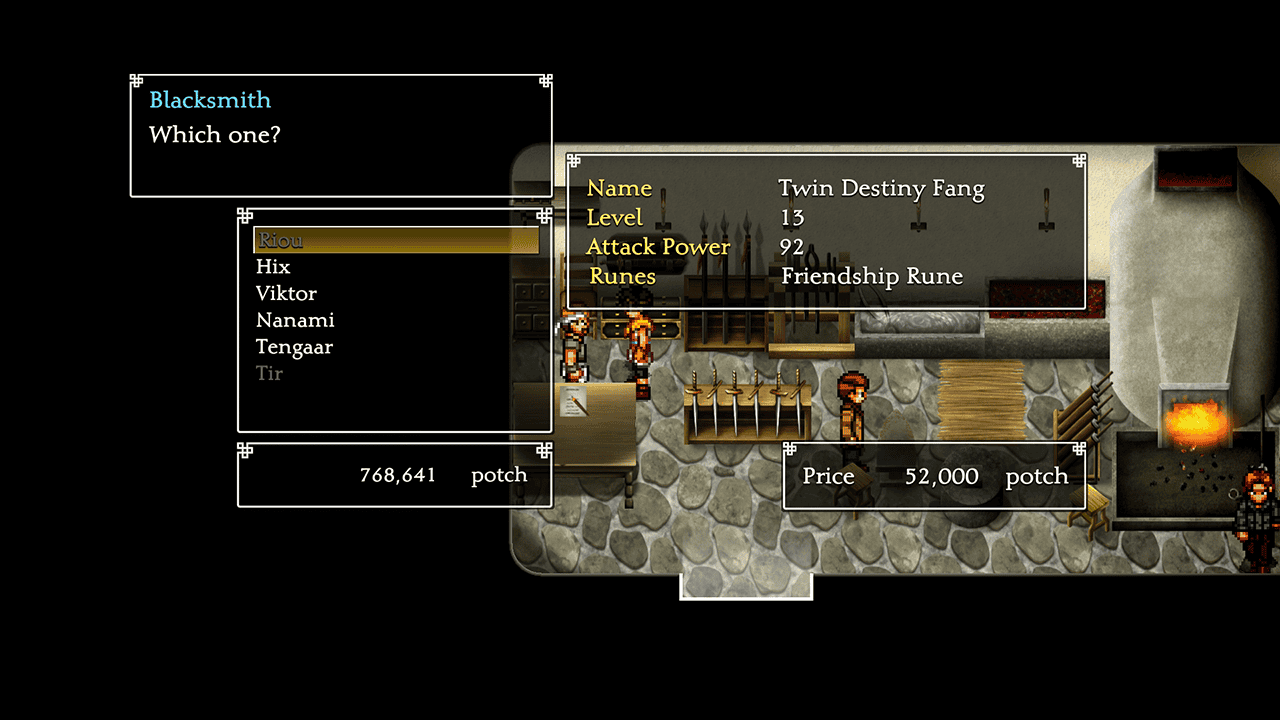Select Riou in the character list

point(280,240)
